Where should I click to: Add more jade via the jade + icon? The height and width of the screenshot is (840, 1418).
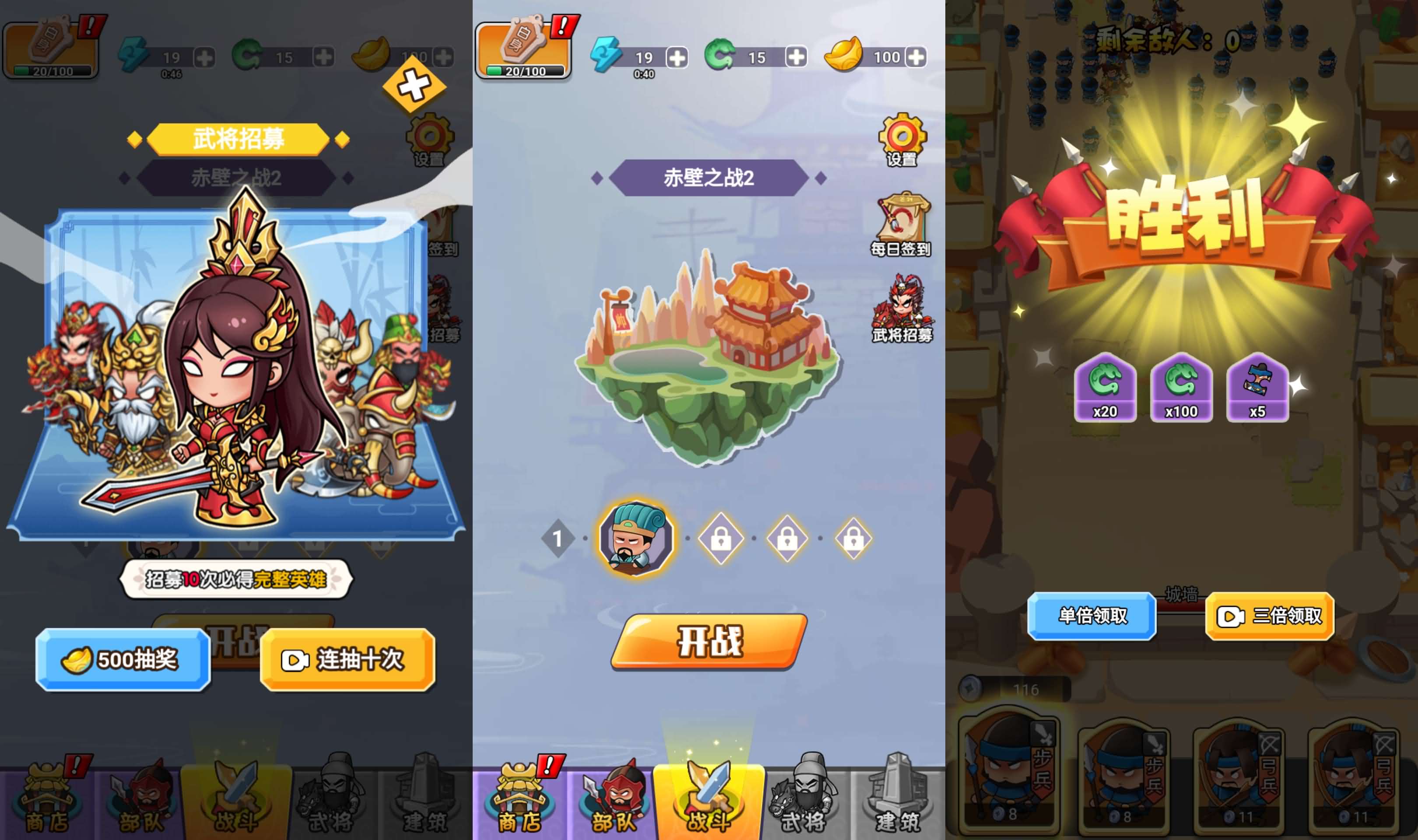click(x=797, y=56)
